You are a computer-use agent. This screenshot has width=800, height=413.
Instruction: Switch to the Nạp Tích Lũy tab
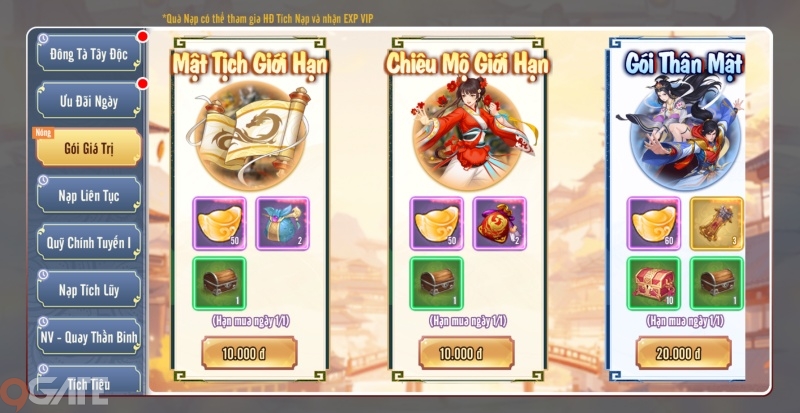(90, 290)
